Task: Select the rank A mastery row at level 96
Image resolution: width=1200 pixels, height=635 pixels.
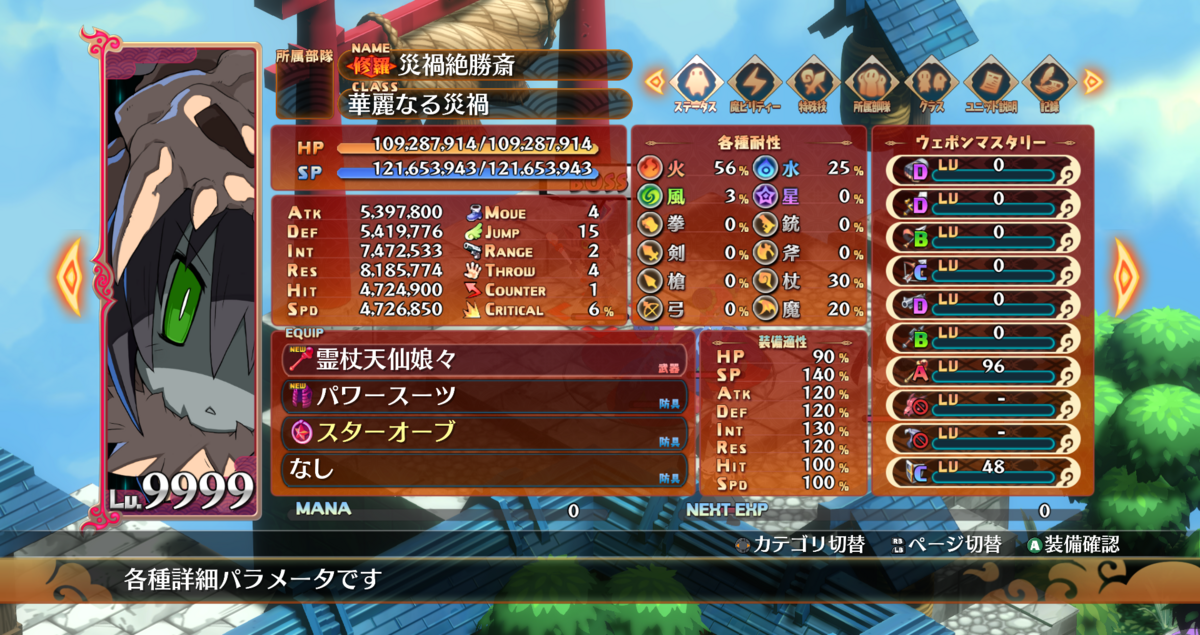Action: click(x=981, y=372)
